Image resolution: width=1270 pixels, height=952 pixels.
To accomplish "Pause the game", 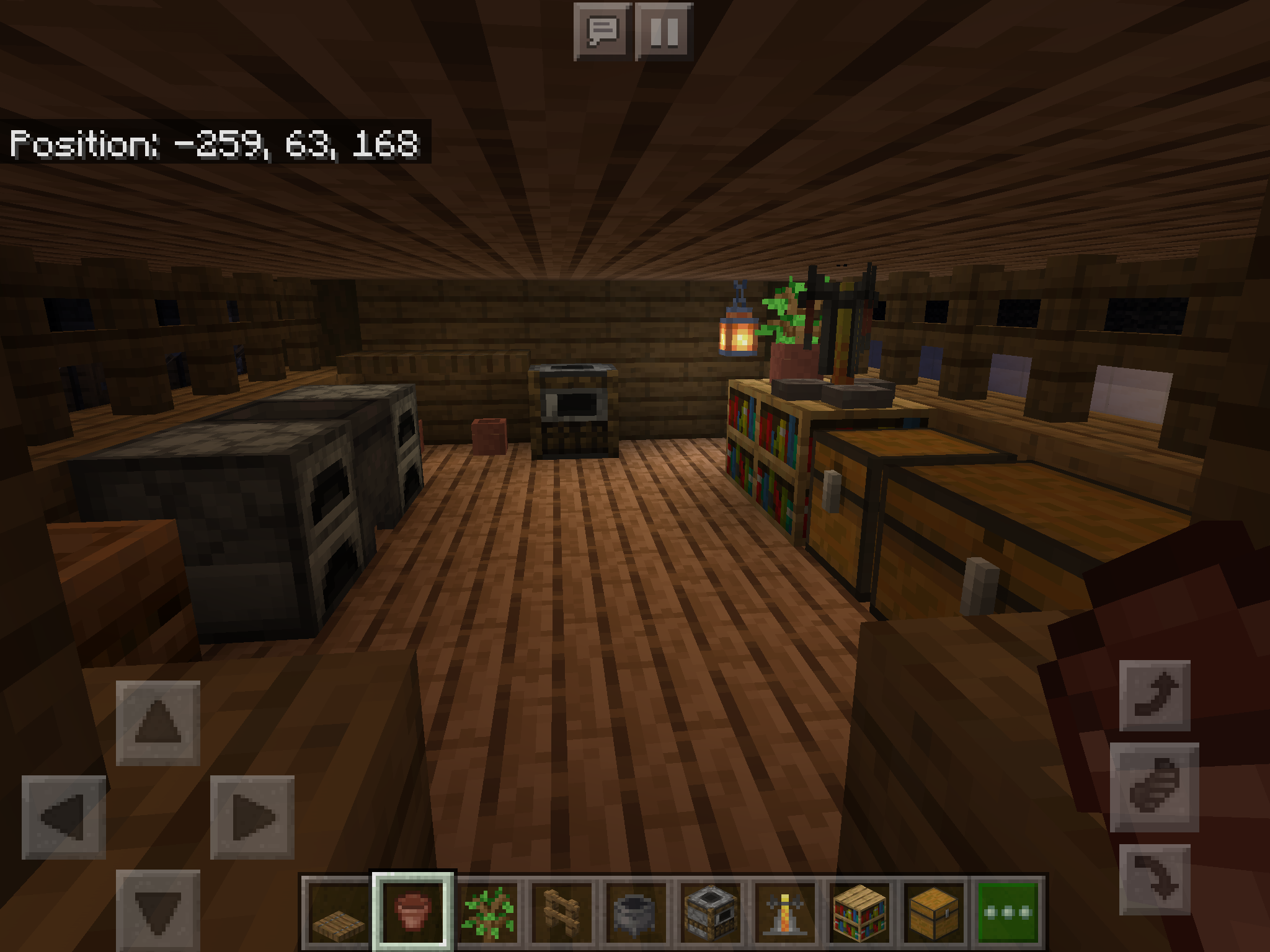I will 664,31.
